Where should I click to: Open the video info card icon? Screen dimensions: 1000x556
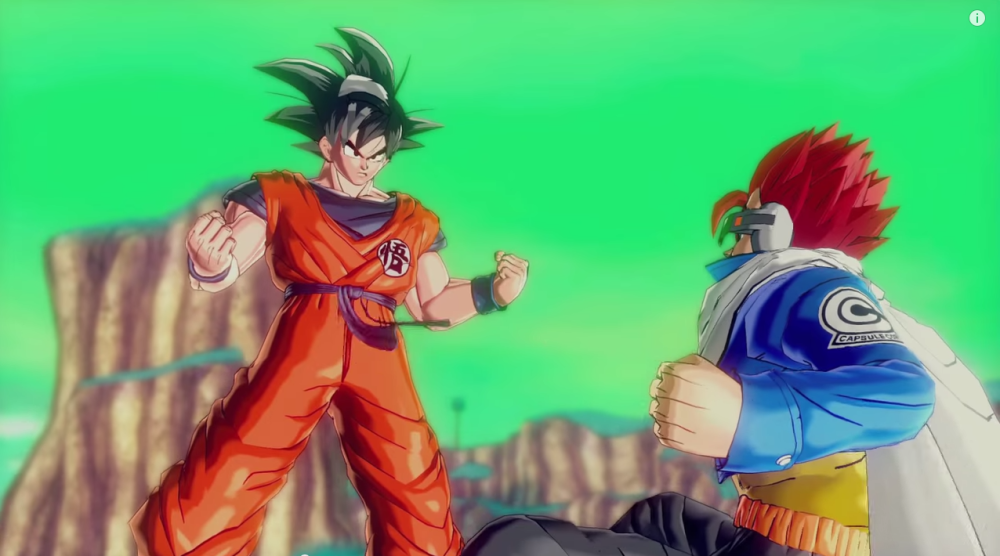(977, 18)
